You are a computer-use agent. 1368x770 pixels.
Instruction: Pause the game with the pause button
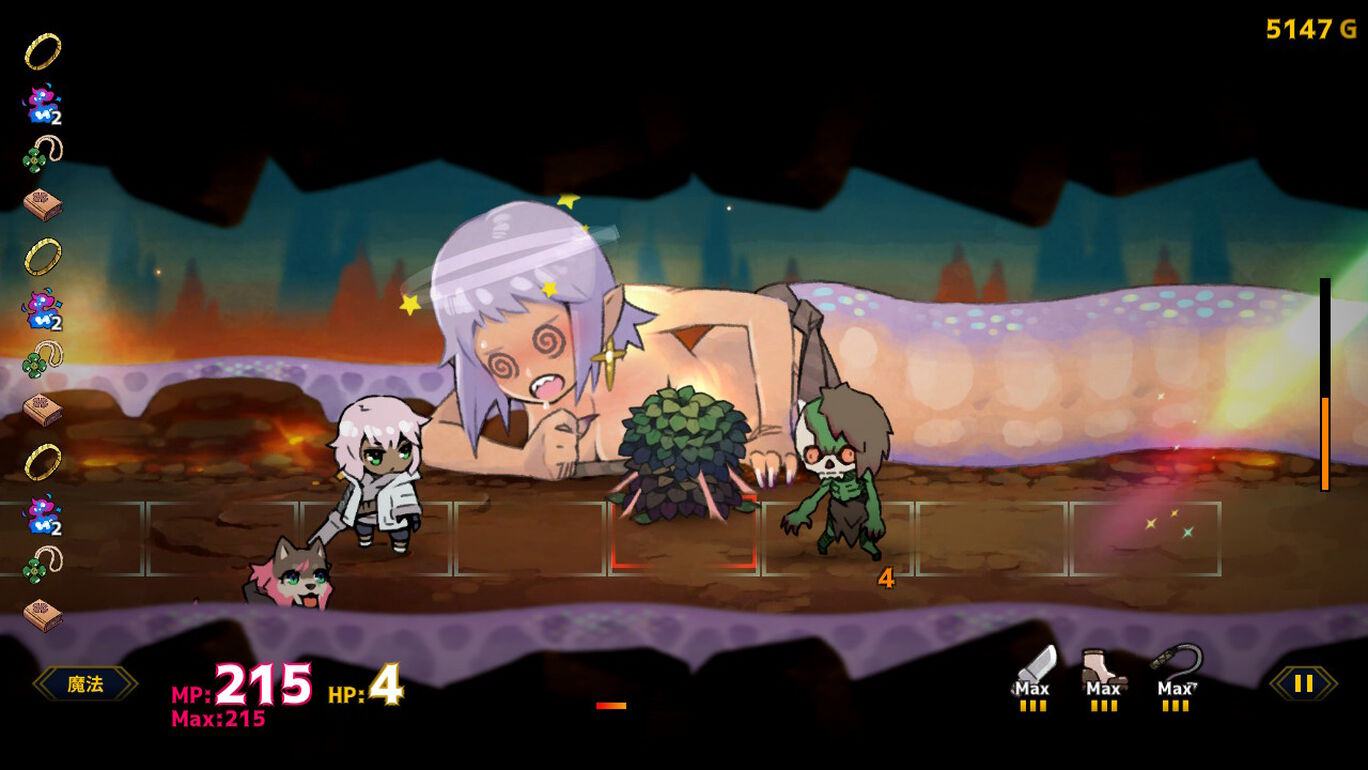(x=1303, y=684)
